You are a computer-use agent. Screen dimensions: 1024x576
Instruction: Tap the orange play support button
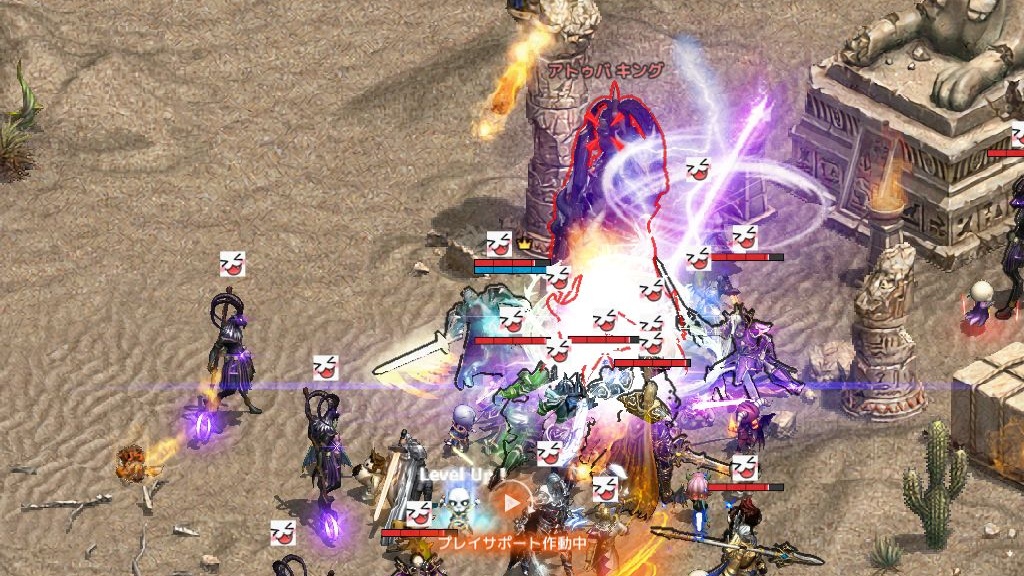[x=512, y=502]
